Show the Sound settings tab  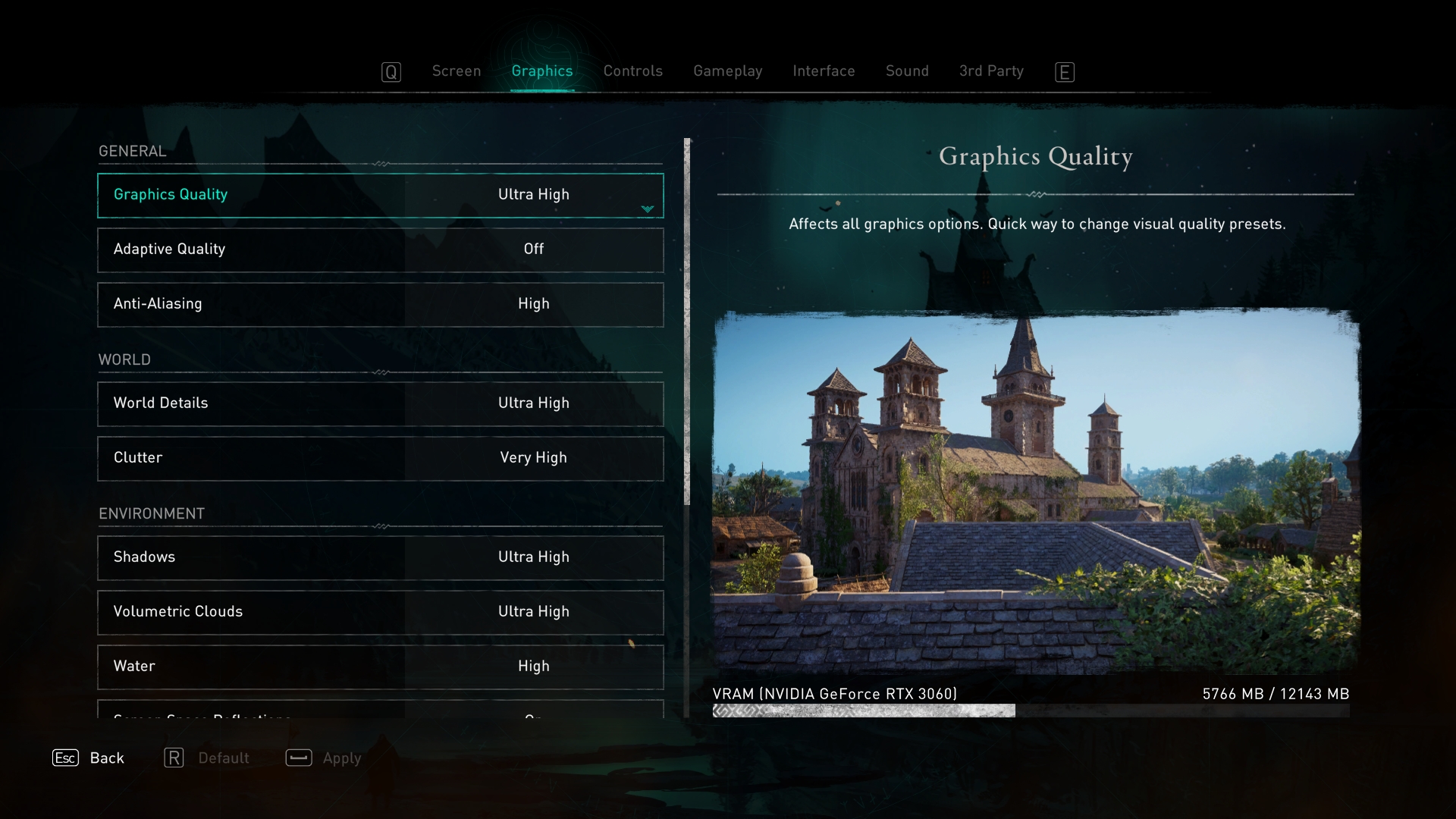(x=907, y=71)
